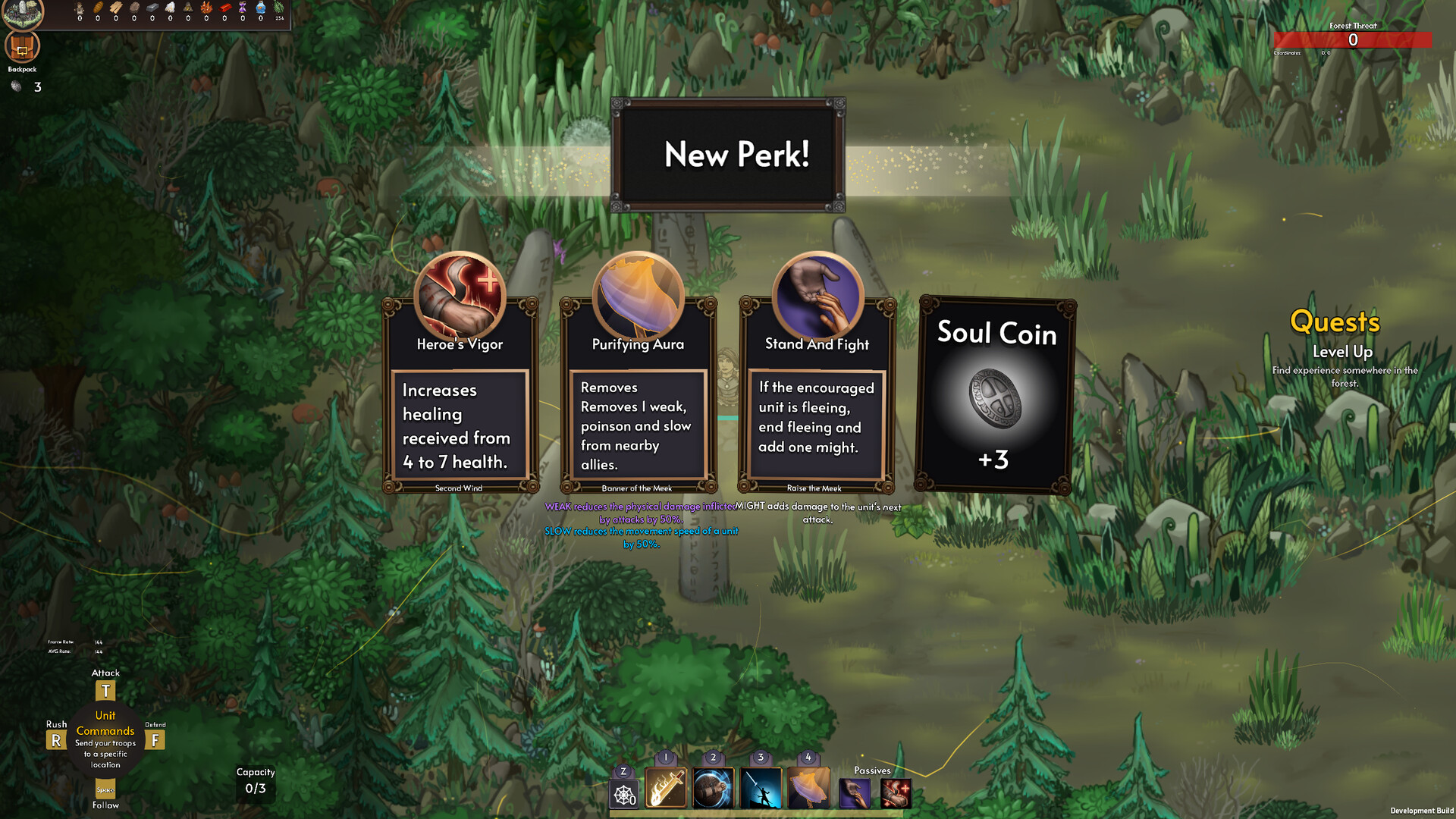Toggle the Attack unit command with T
1456x819 pixels.
[105, 690]
